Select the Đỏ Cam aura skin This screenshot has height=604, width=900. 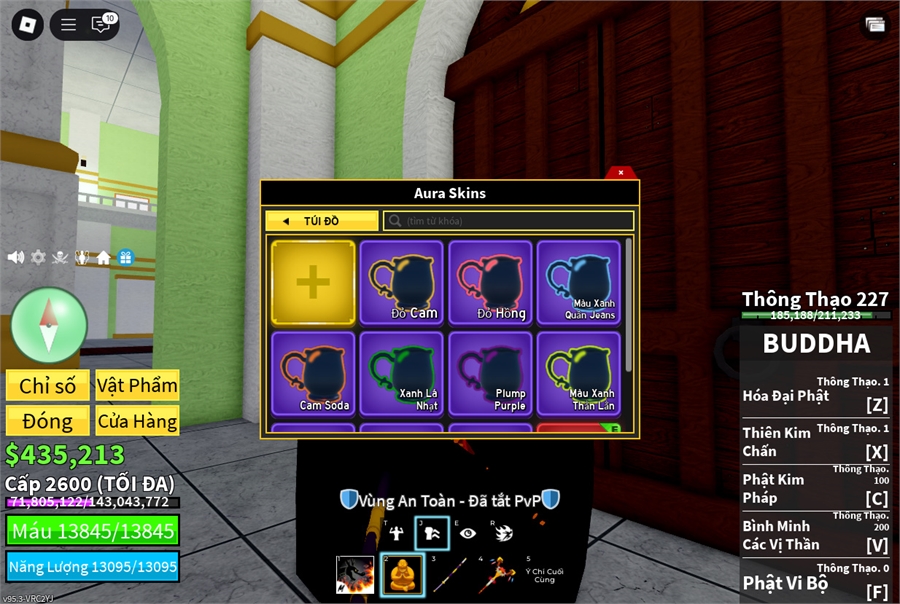[x=401, y=282]
